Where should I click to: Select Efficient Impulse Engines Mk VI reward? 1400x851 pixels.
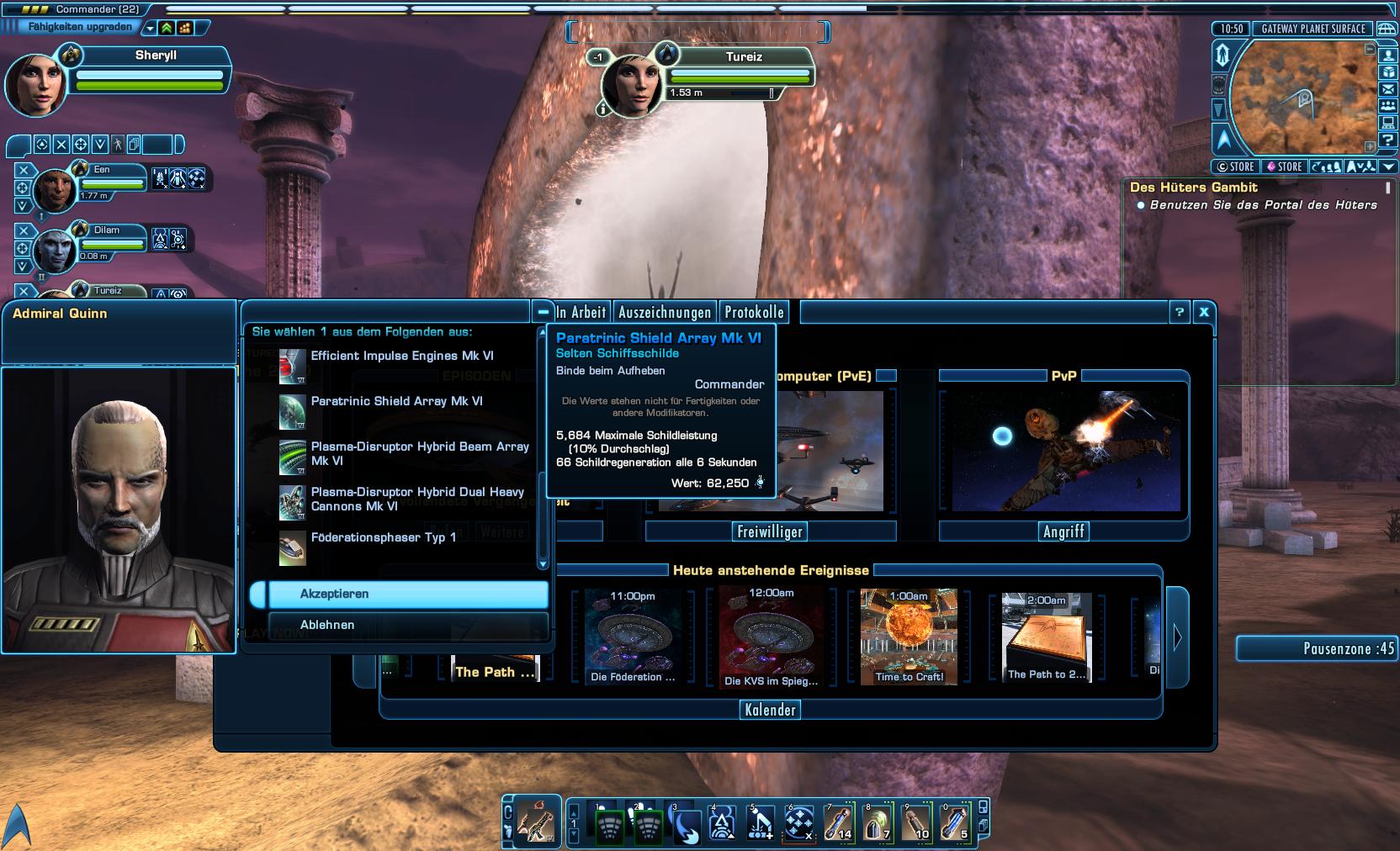click(x=401, y=357)
